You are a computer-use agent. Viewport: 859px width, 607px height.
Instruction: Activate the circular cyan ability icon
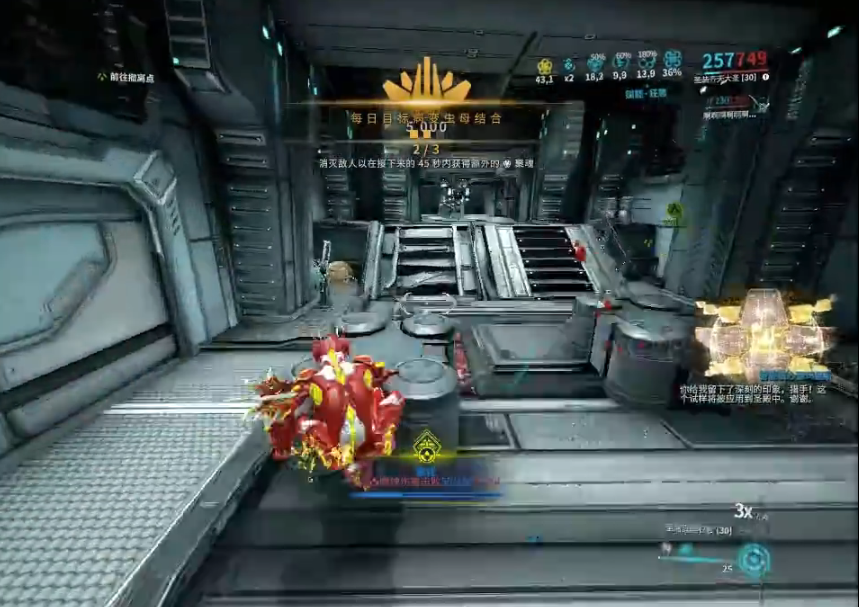coord(751,558)
